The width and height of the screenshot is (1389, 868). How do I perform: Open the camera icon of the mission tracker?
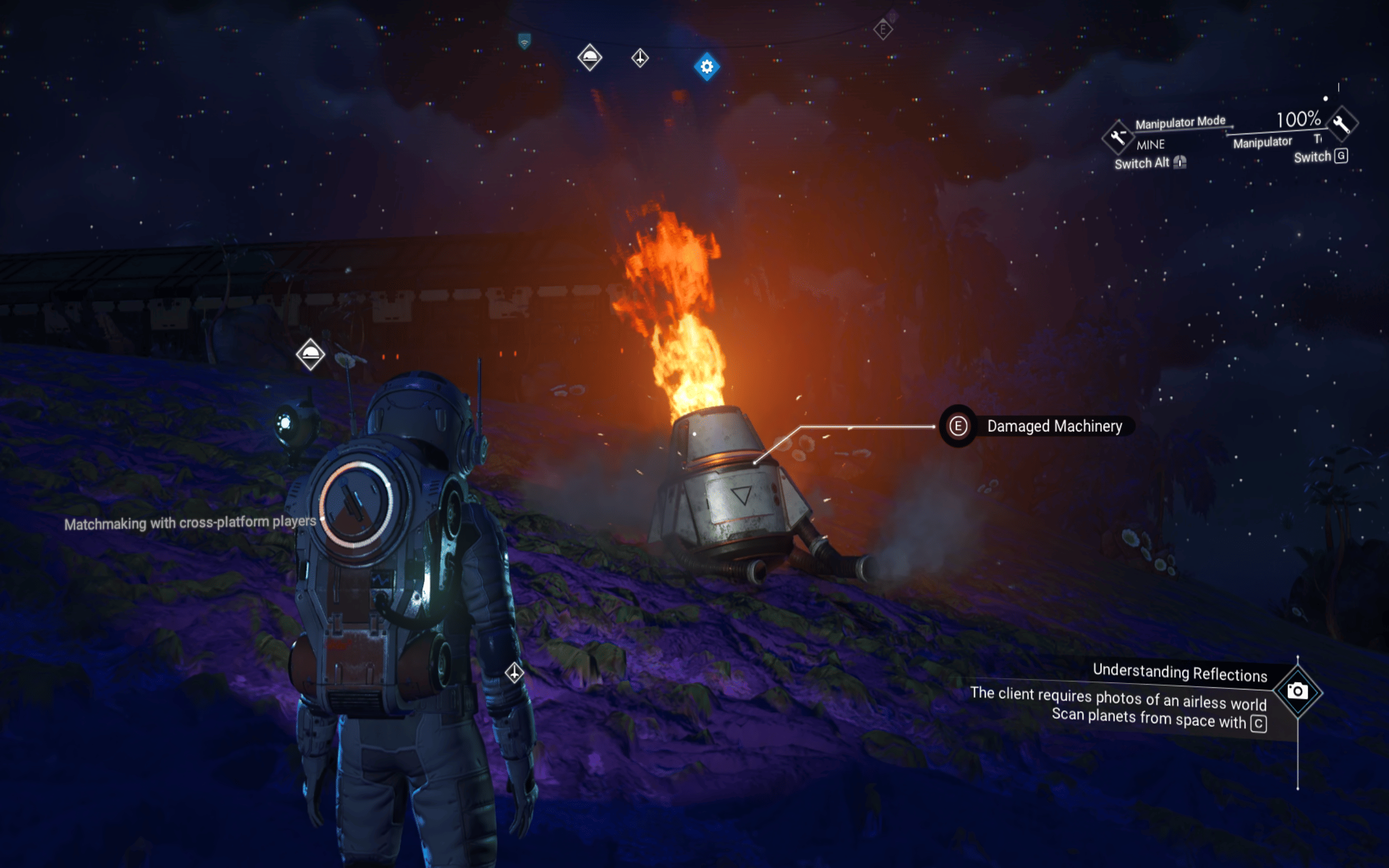coord(1297,691)
